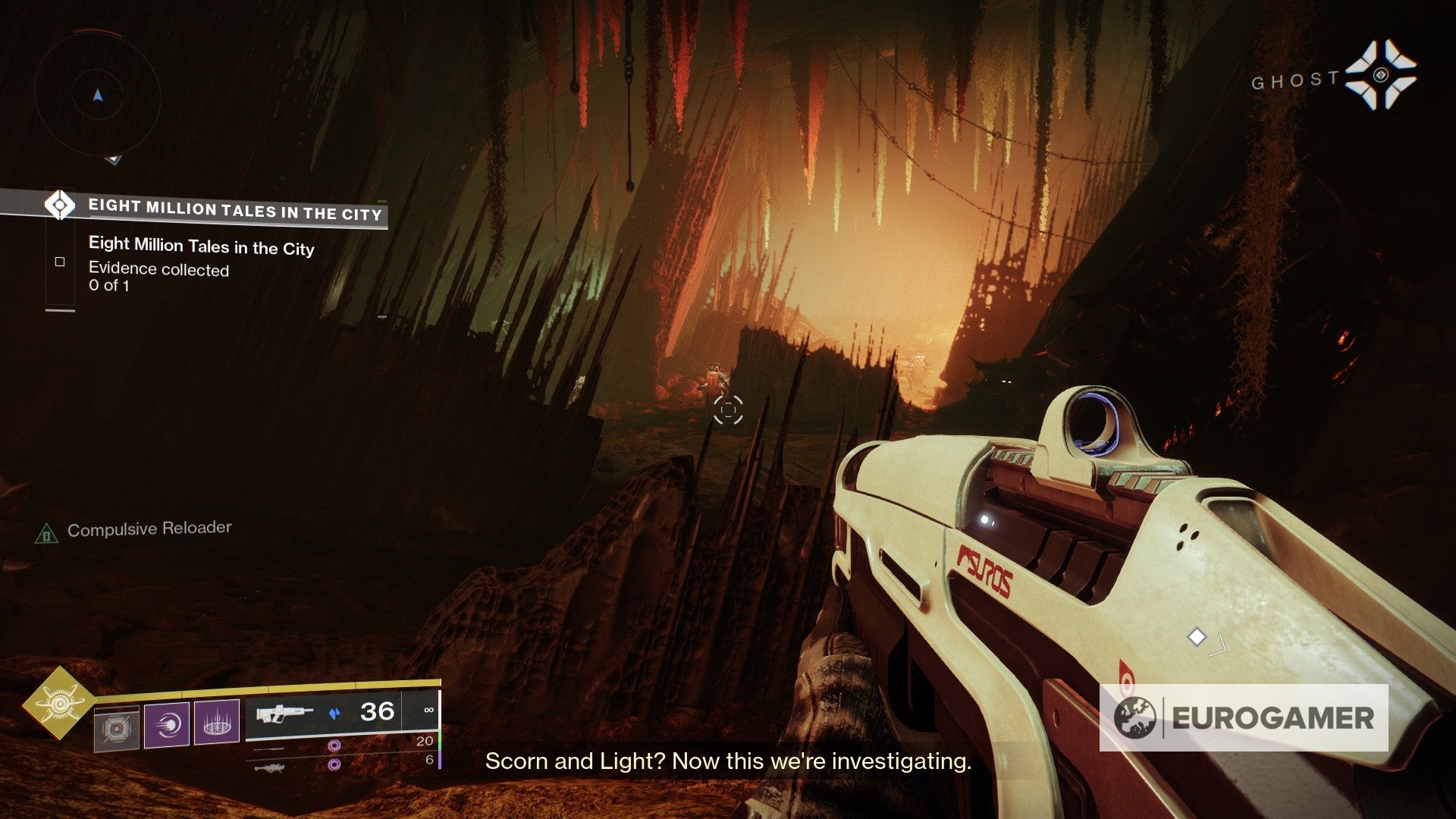Viewport: 1456px width, 819px height.
Task: Select the equipped auto rifle weapon icon
Action: tap(284, 714)
